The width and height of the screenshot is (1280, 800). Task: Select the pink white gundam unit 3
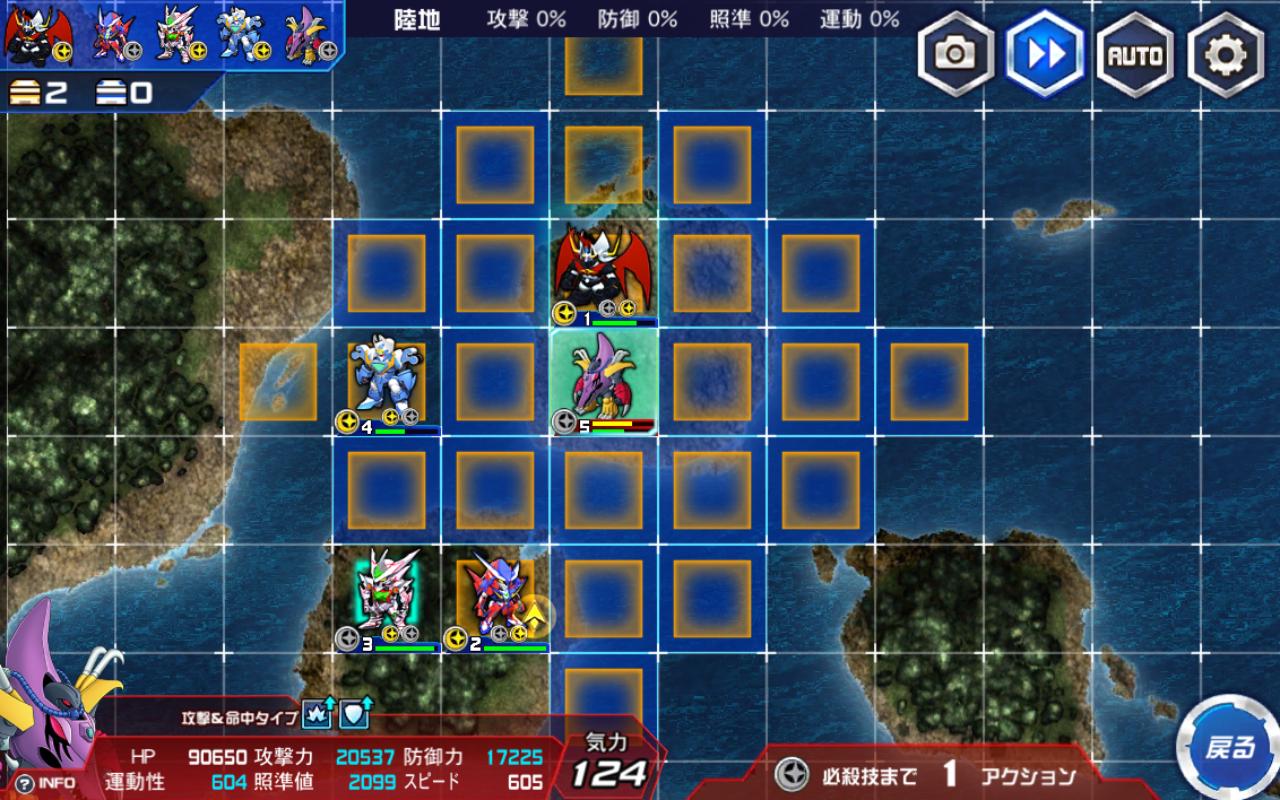pyautogui.click(x=387, y=596)
